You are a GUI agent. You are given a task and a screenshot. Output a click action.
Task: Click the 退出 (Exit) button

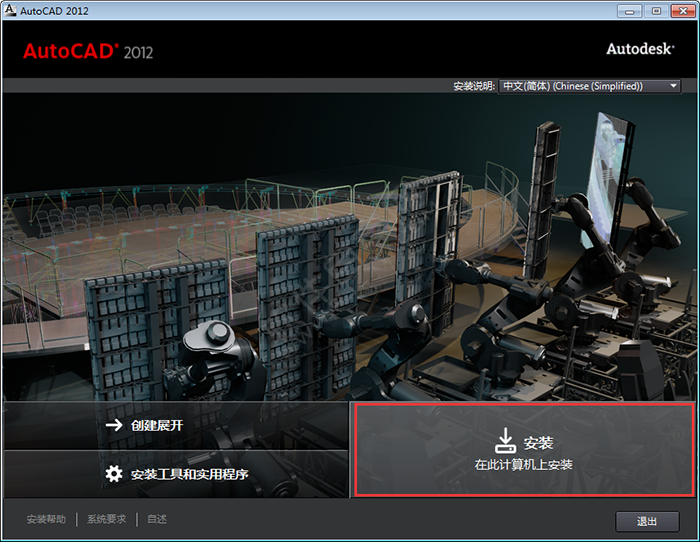point(647,521)
